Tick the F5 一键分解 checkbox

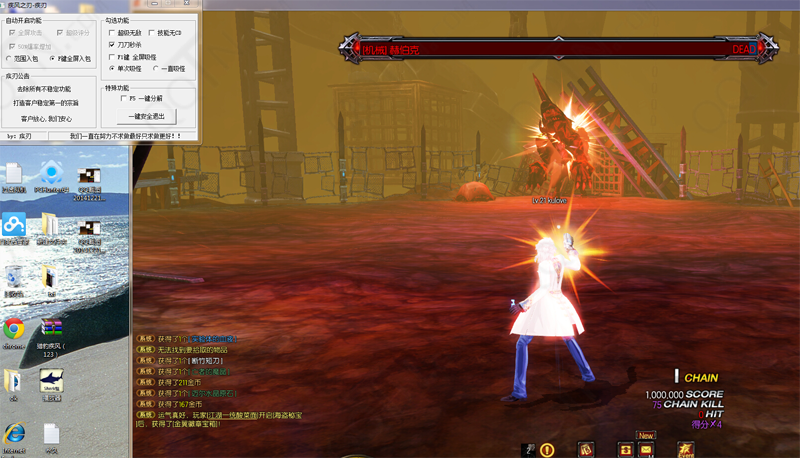coord(122,99)
